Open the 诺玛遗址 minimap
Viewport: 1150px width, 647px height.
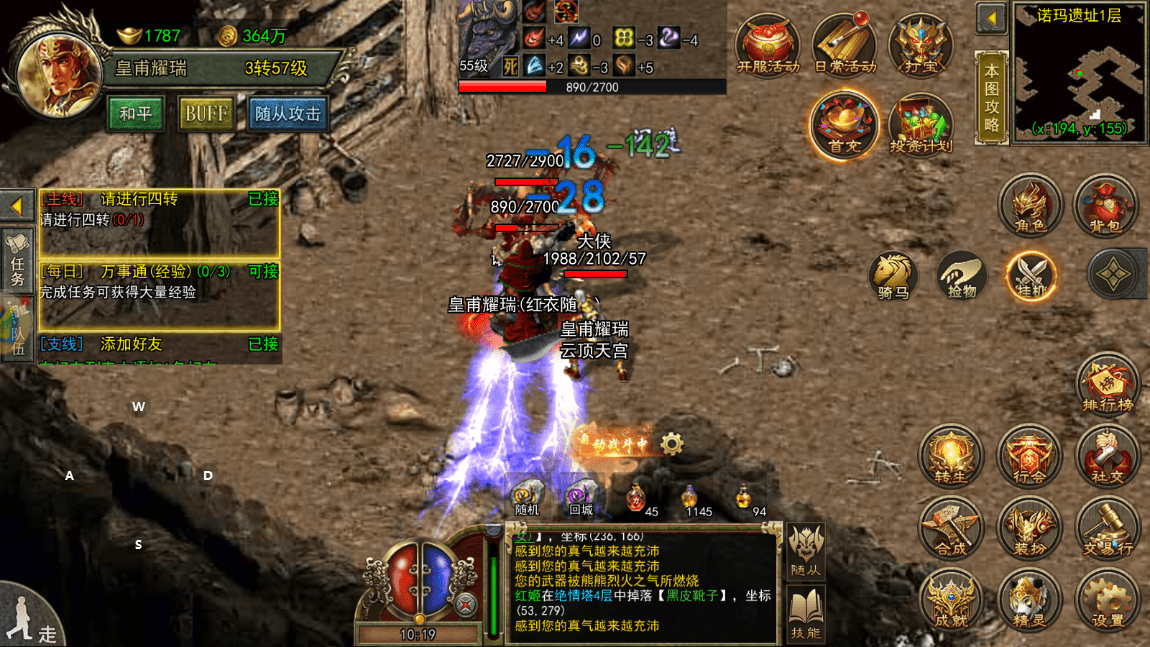(1078, 72)
